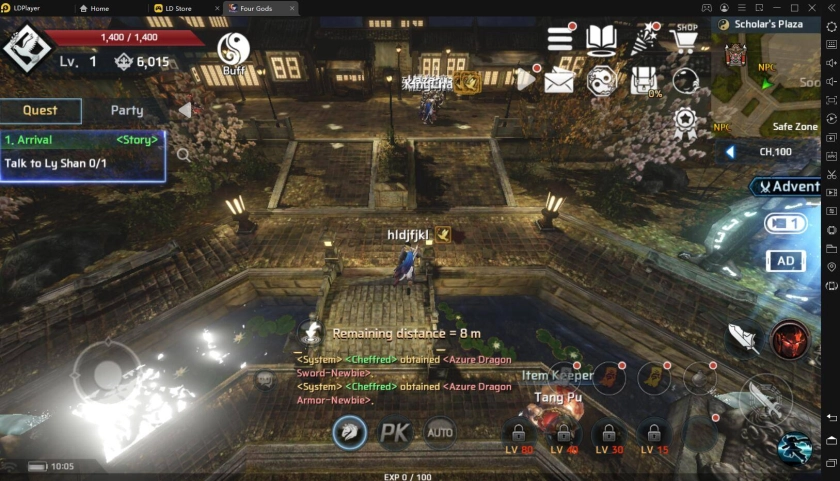This screenshot has height=481, width=840.
Task: Toggle the PK mode button
Action: click(x=395, y=433)
